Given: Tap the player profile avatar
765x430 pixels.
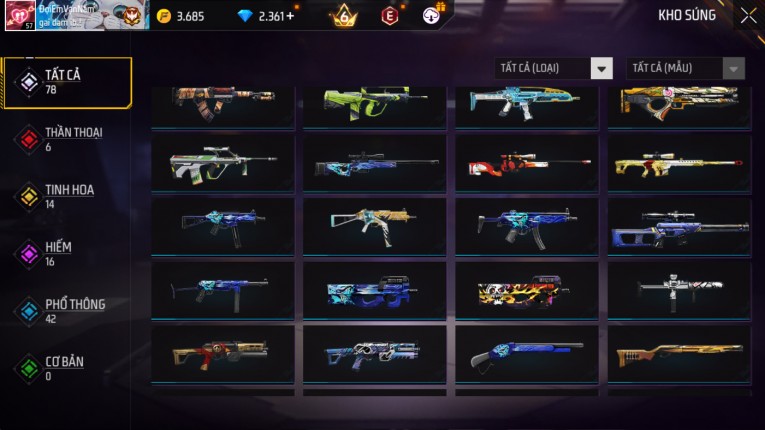Looking at the screenshot, I should point(20,15).
